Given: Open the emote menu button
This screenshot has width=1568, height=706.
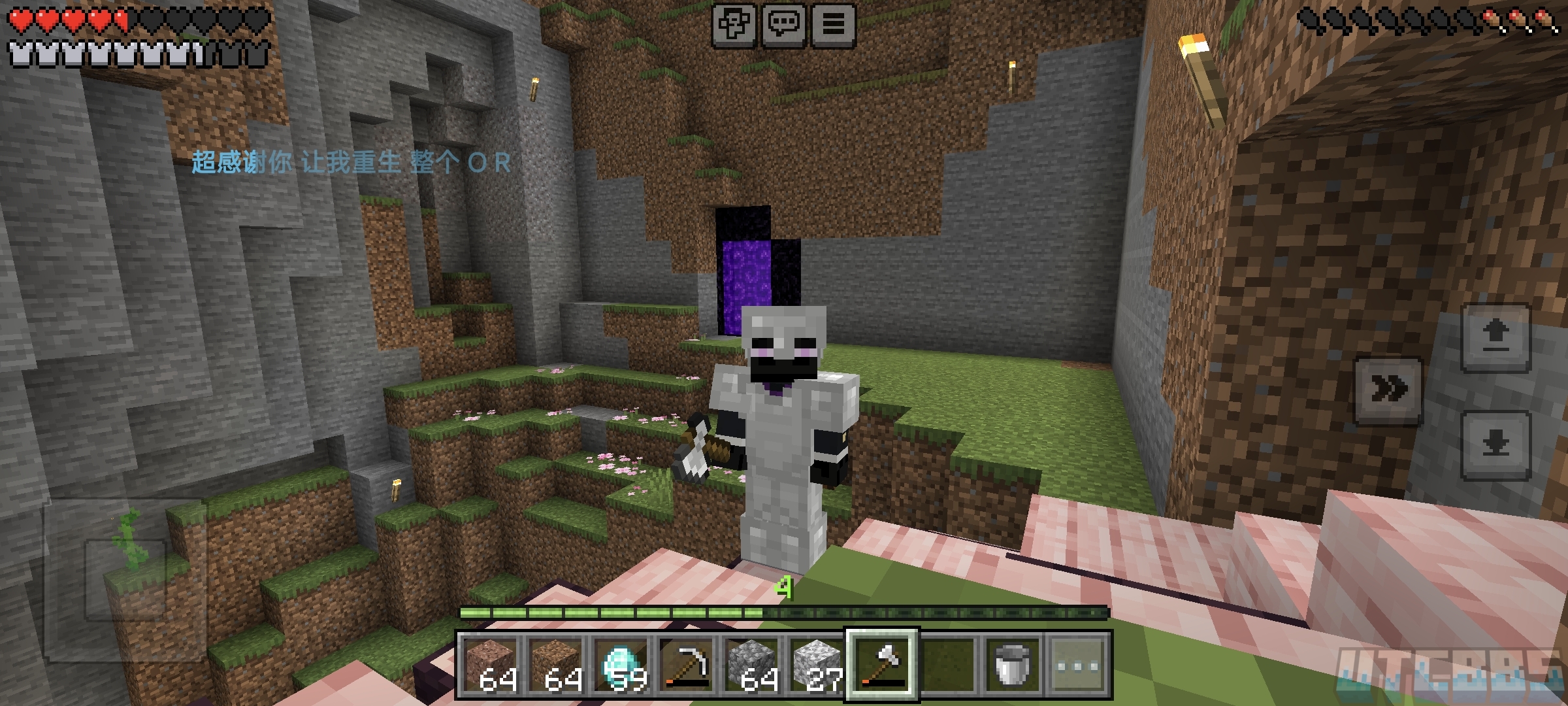Looking at the screenshot, I should pyautogui.click(x=734, y=25).
